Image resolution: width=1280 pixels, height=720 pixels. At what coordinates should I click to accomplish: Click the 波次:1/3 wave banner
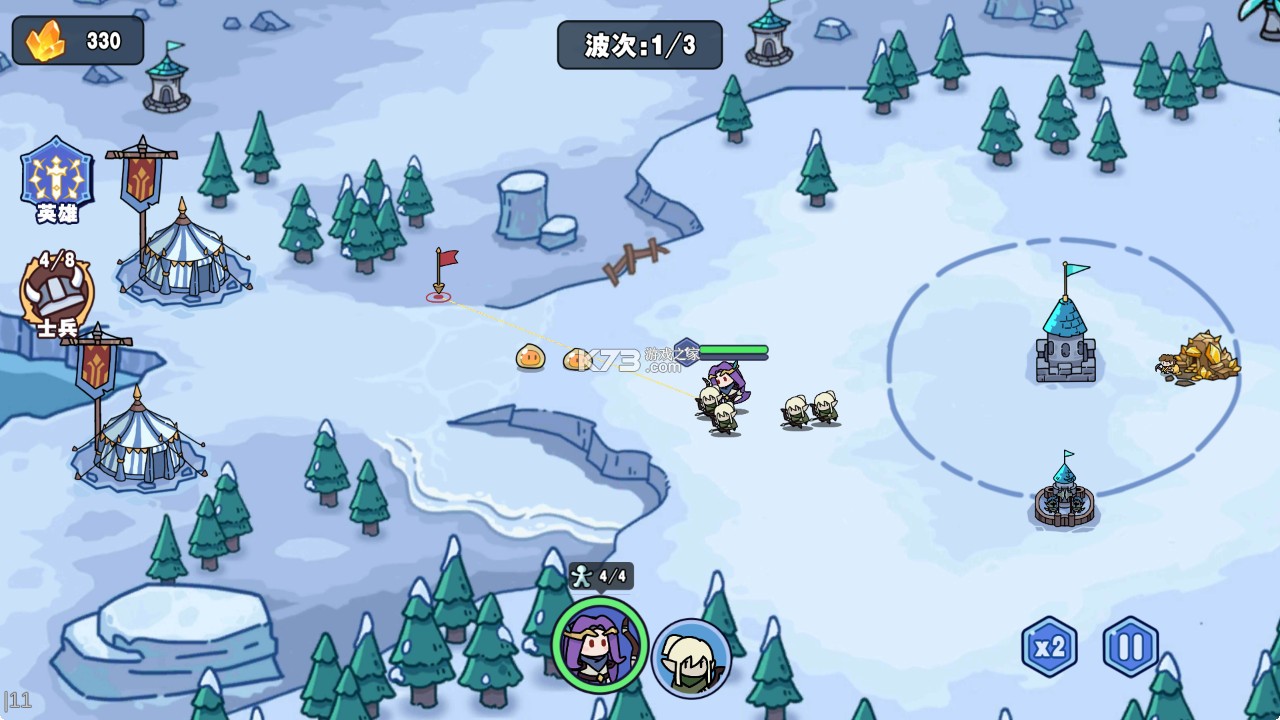point(639,42)
